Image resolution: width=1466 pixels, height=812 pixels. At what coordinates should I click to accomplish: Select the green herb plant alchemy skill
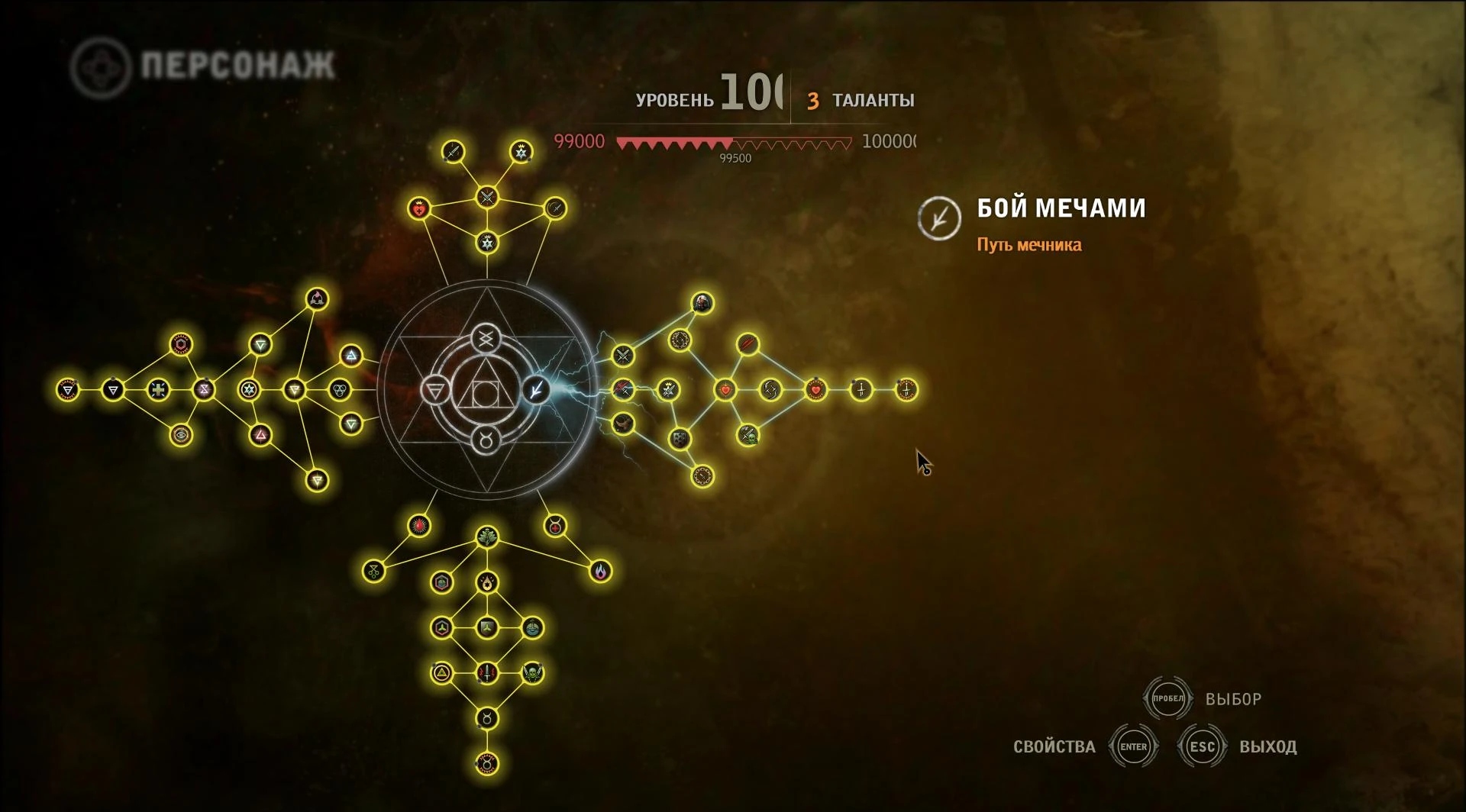(x=487, y=537)
